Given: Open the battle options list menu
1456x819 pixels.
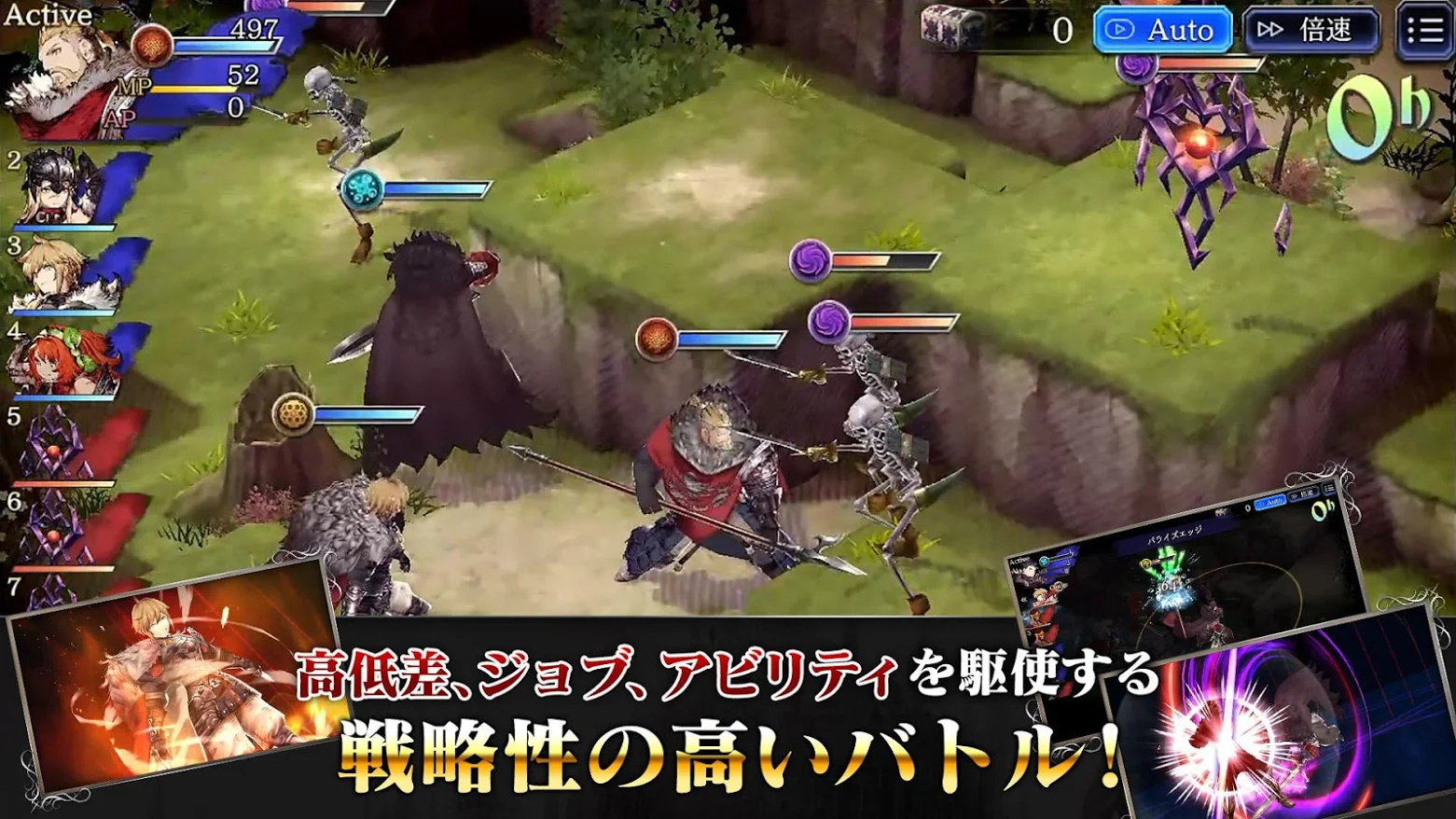Looking at the screenshot, I should coord(1422,29).
